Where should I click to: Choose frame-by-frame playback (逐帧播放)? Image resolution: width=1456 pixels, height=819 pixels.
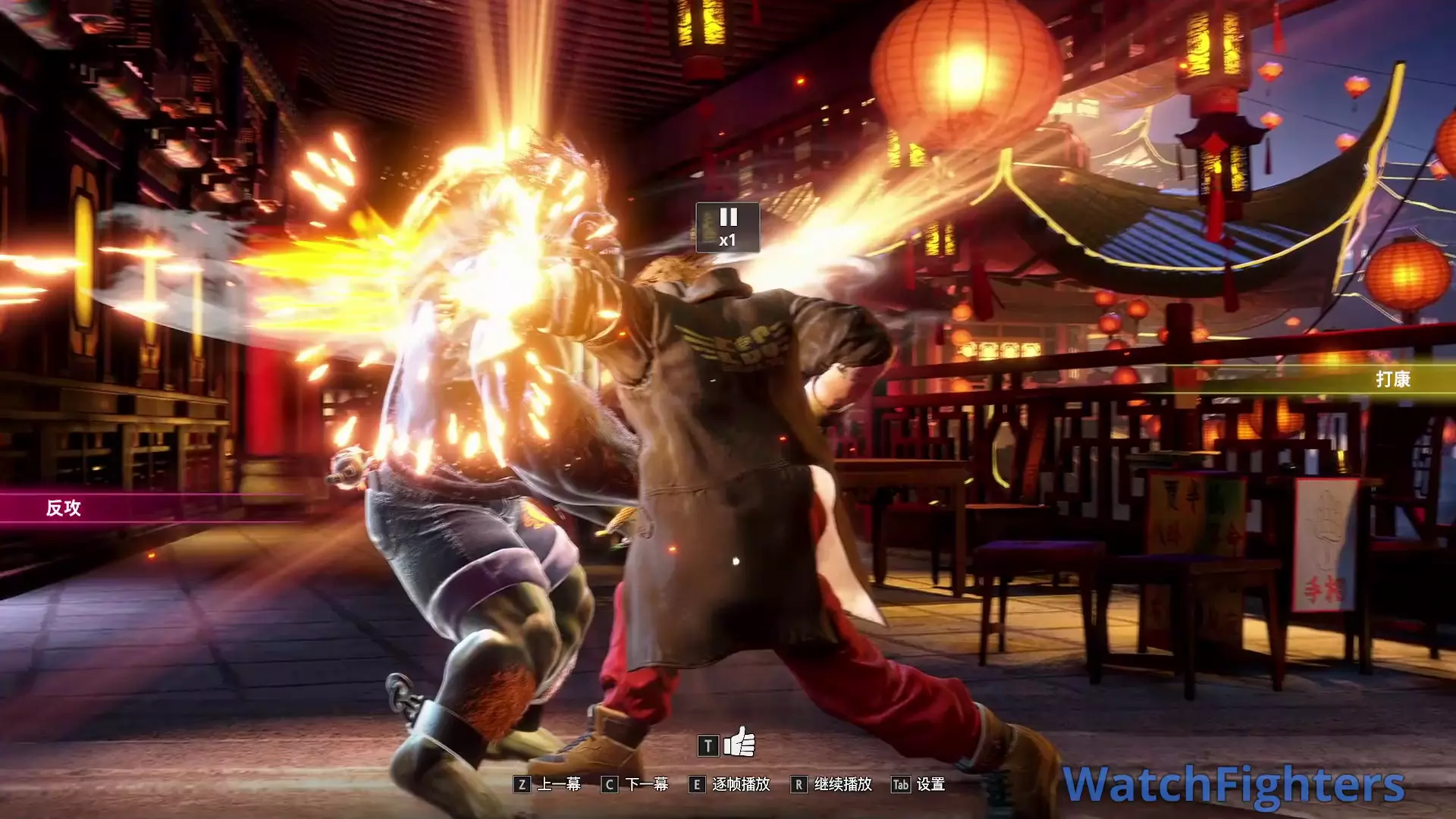point(730,784)
